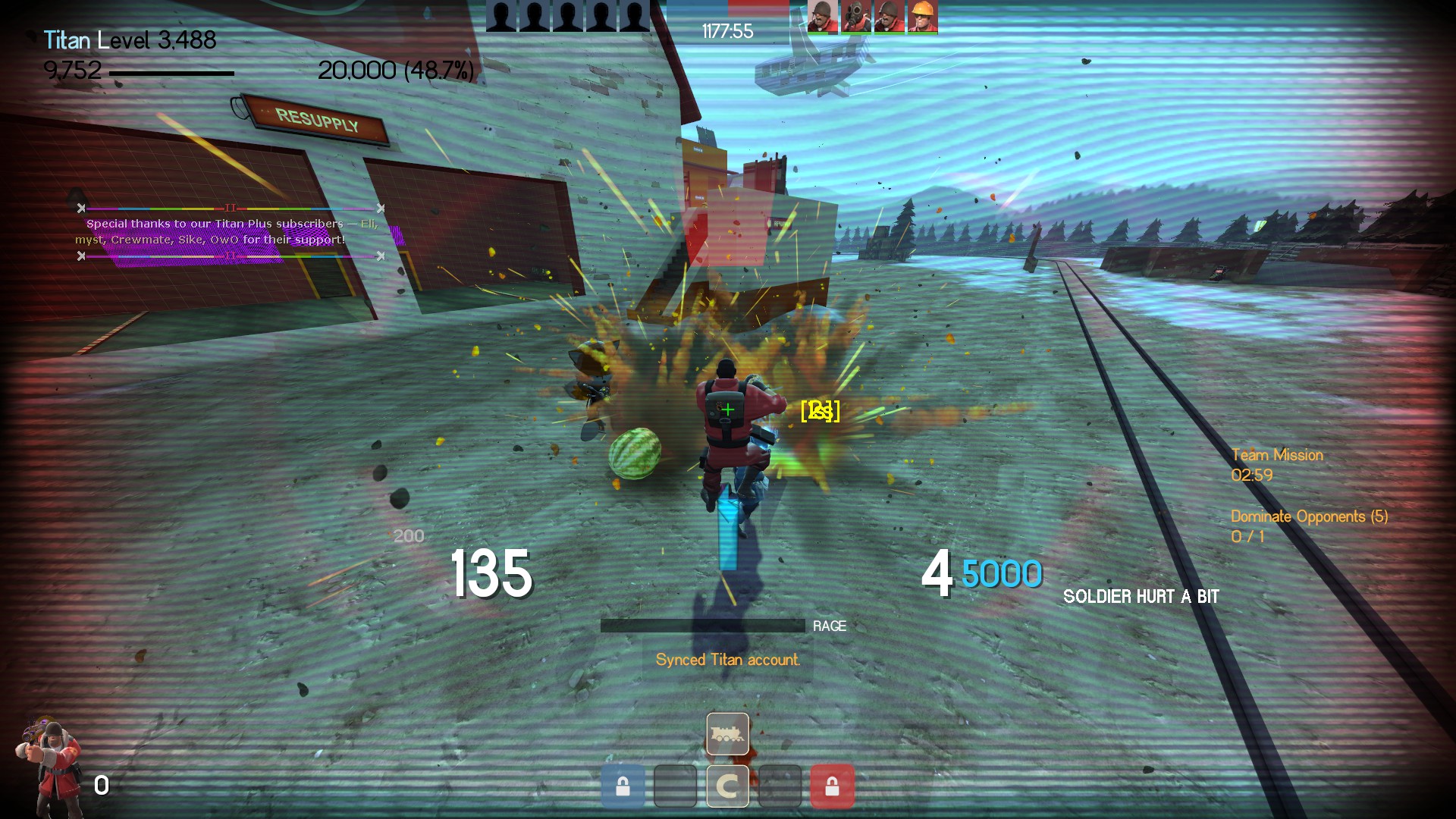Click the blue locked control point
Image resolution: width=1456 pixels, height=819 pixels.
(623, 786)
